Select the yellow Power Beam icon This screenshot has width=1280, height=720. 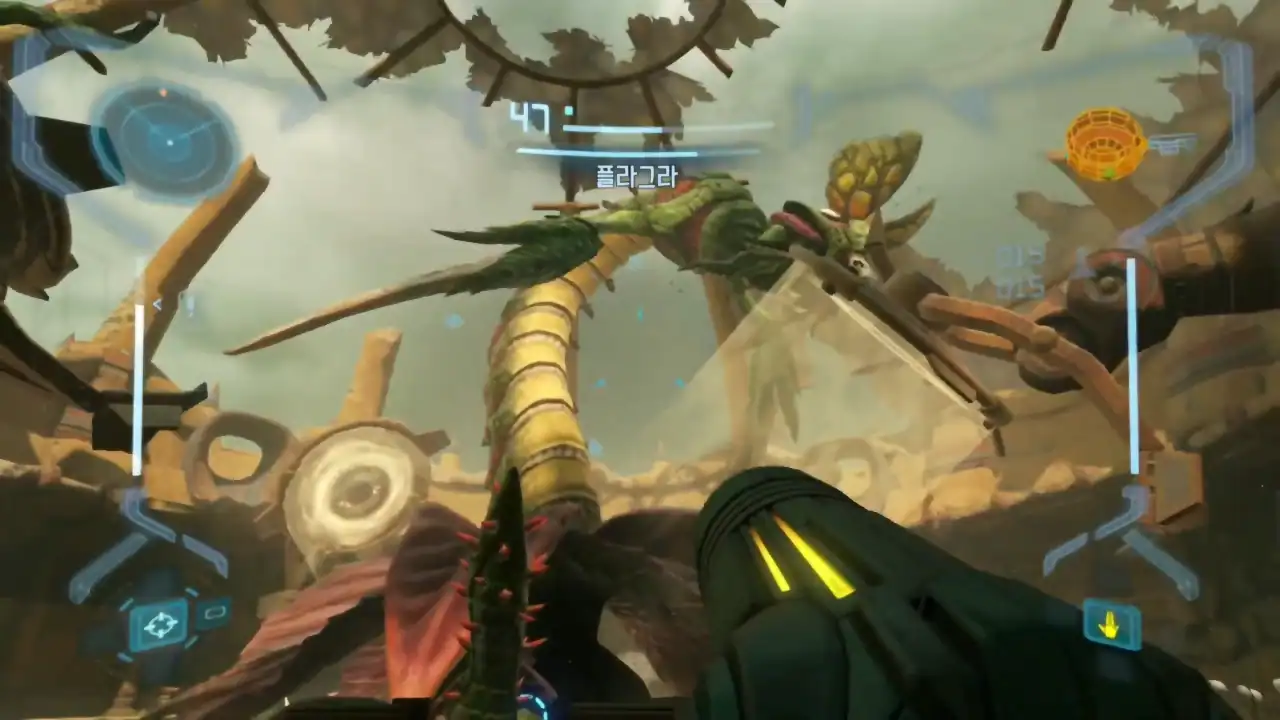coord(1110,626)
